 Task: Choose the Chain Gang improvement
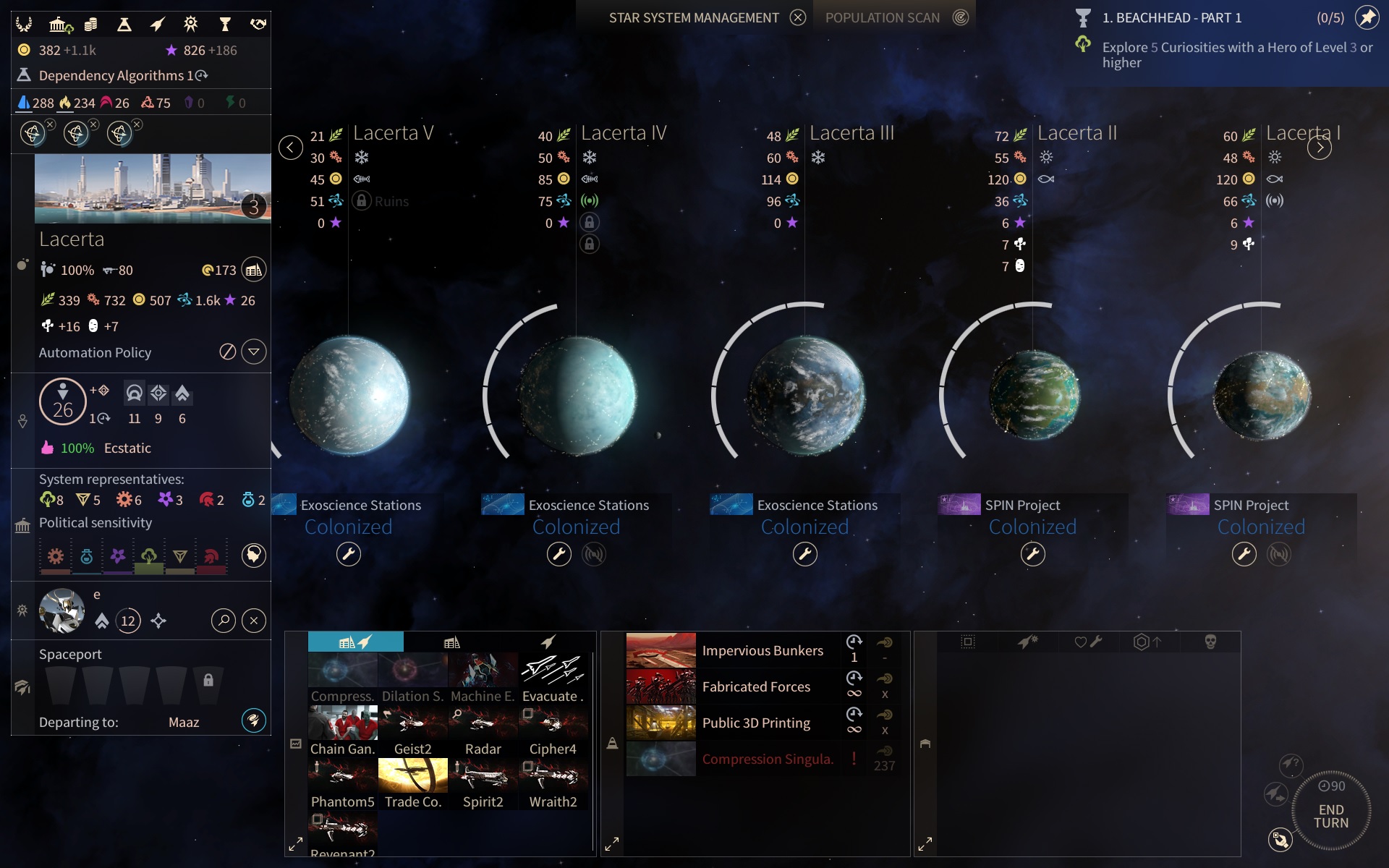point(342,730)
